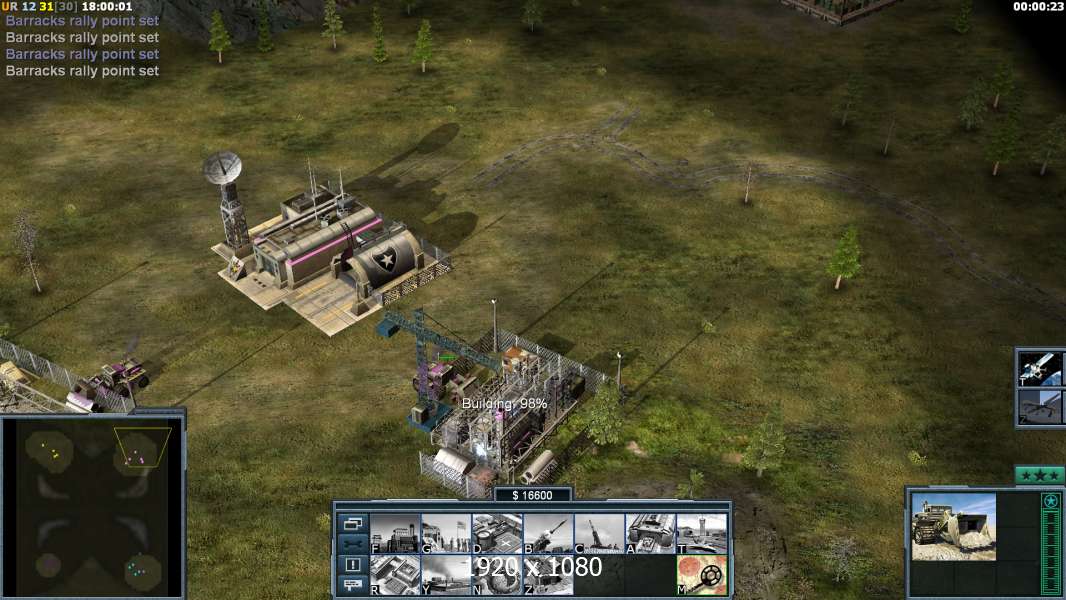Click the overlapping windows button in command bar
The height and width of the screenshot is (600, 1066).
353,523
